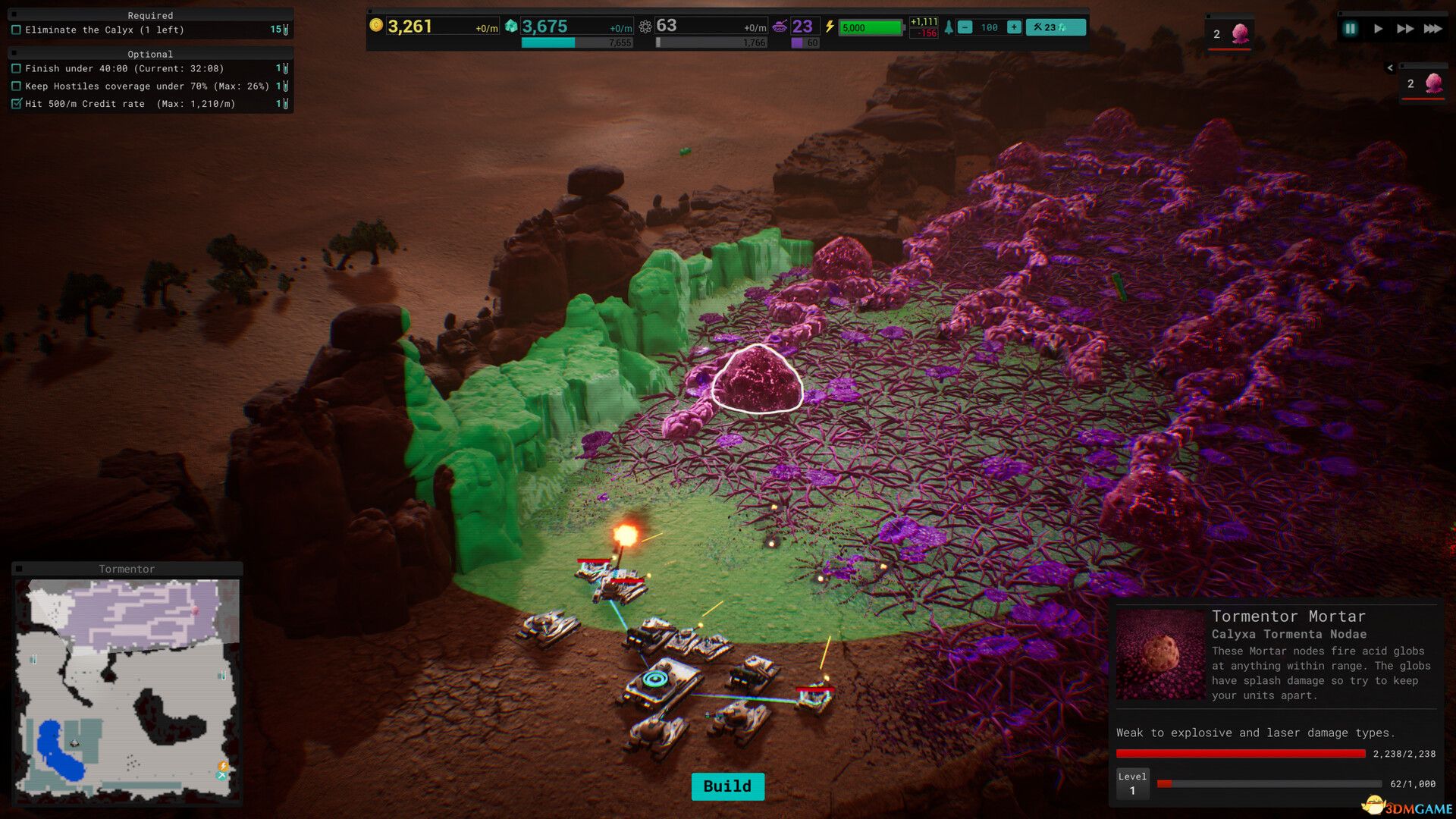The height and width of the screenshot is (819, 1456).
Task: Click the rocket launch icon in the top bar
Action: pyautogui.click(x=949, y=25)
